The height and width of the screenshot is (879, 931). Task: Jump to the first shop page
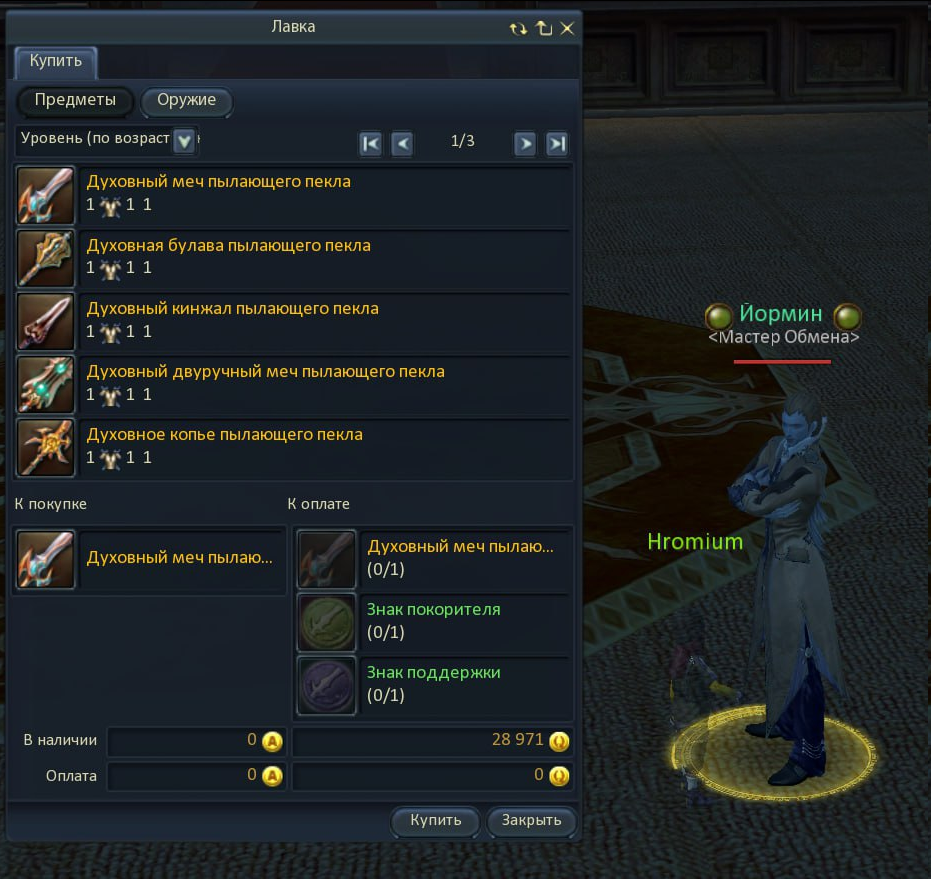pyautogui.click(x=370, y=143)
